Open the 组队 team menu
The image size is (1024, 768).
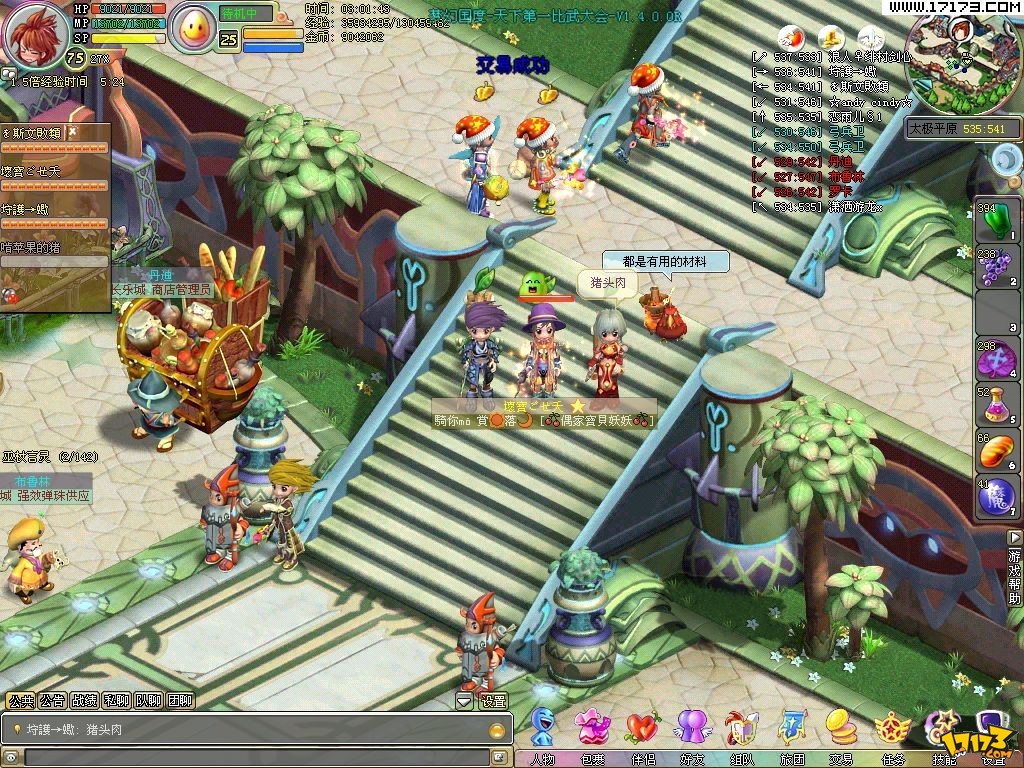point(742,730)
